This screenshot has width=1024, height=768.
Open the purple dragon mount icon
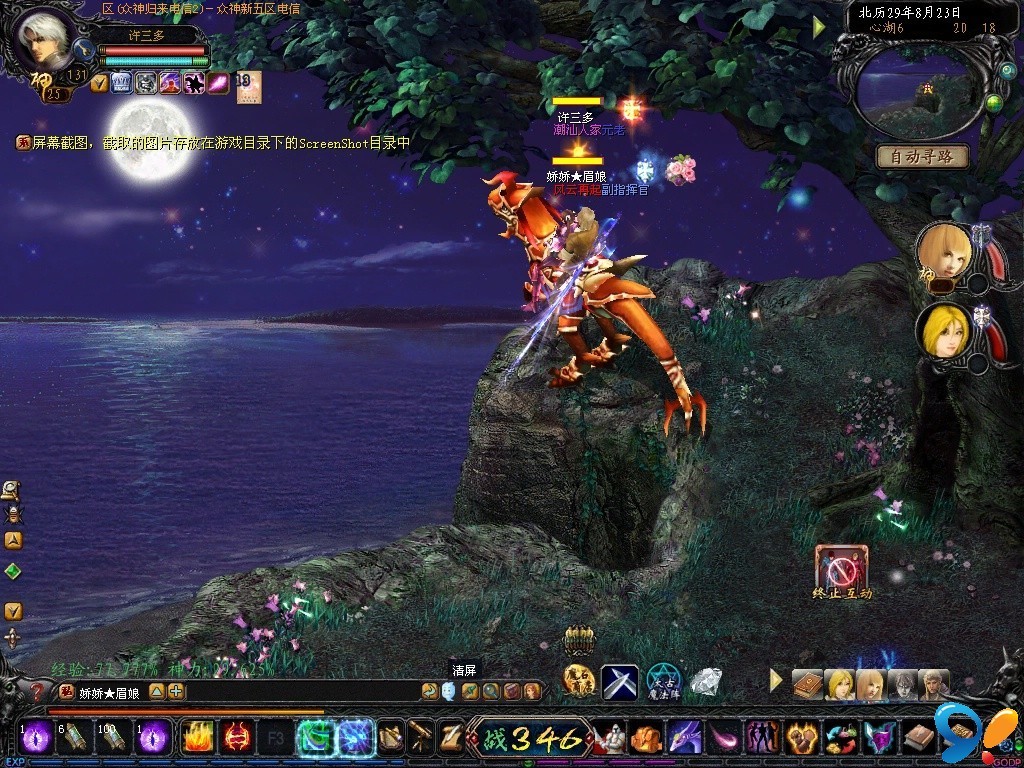(684, 738)
